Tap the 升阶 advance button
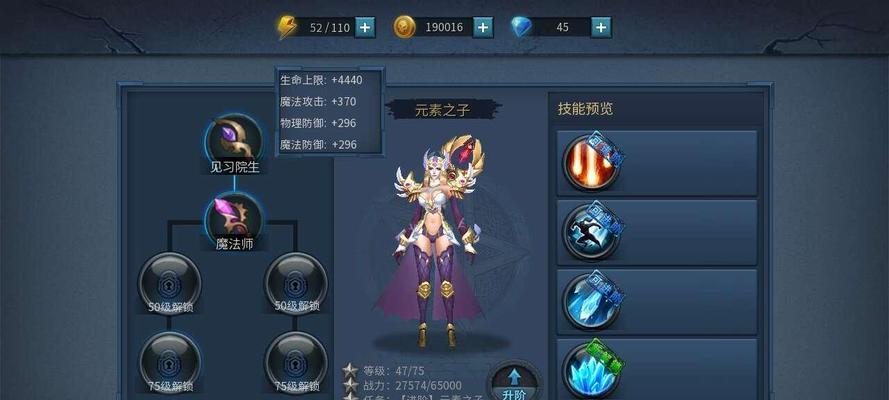889x400 pixels. [514, 382]
